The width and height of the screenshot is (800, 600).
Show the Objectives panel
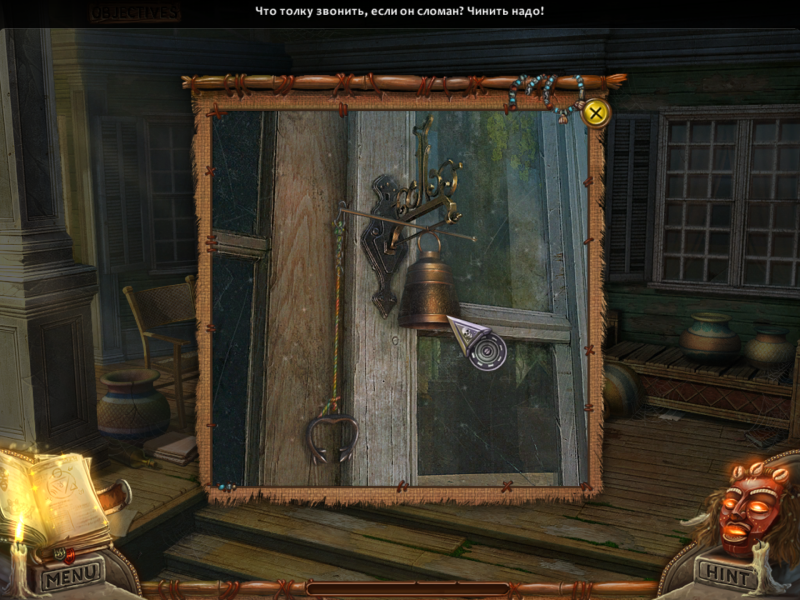pyautogui.click(x=134, y=13)
